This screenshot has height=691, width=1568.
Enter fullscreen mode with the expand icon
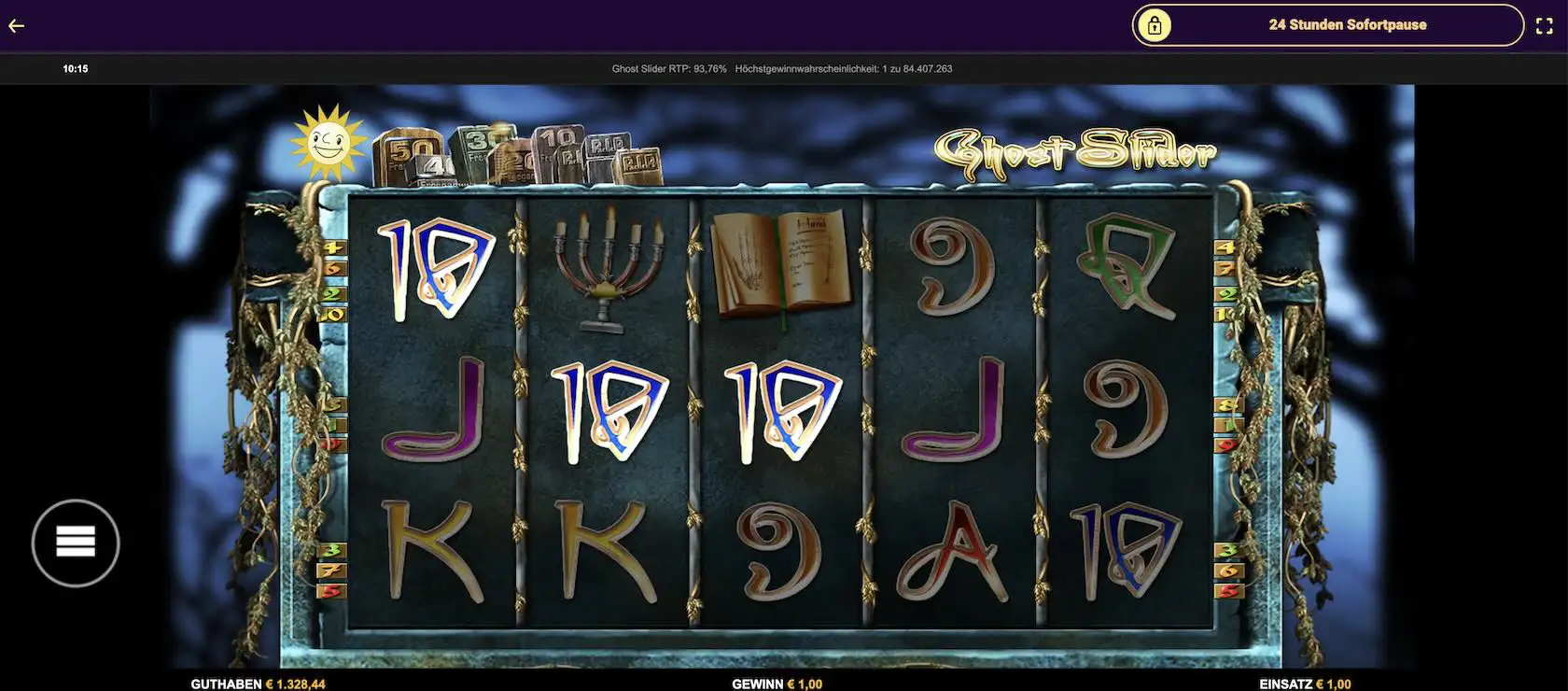1545,25
